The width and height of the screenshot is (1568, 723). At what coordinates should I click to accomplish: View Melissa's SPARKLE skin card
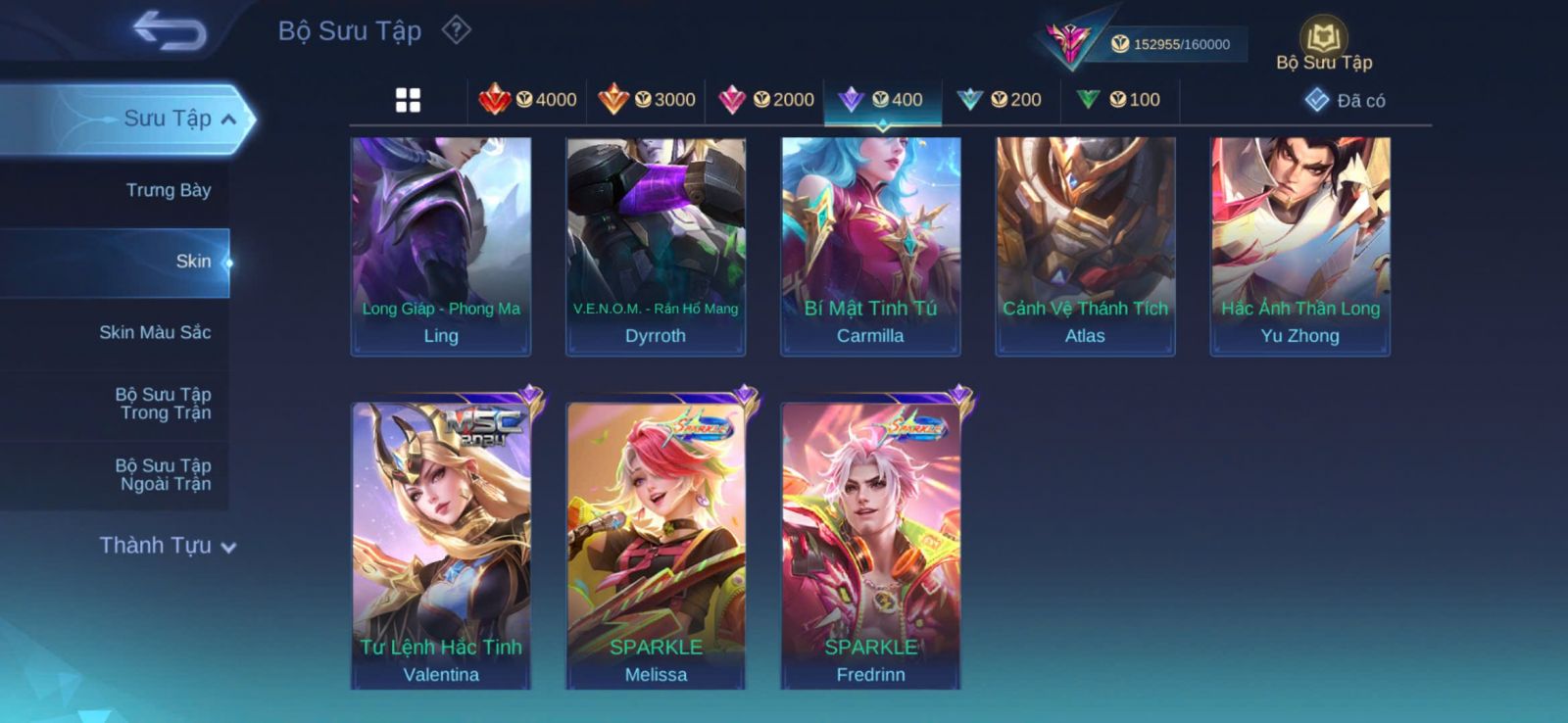[x=656, y=544]
